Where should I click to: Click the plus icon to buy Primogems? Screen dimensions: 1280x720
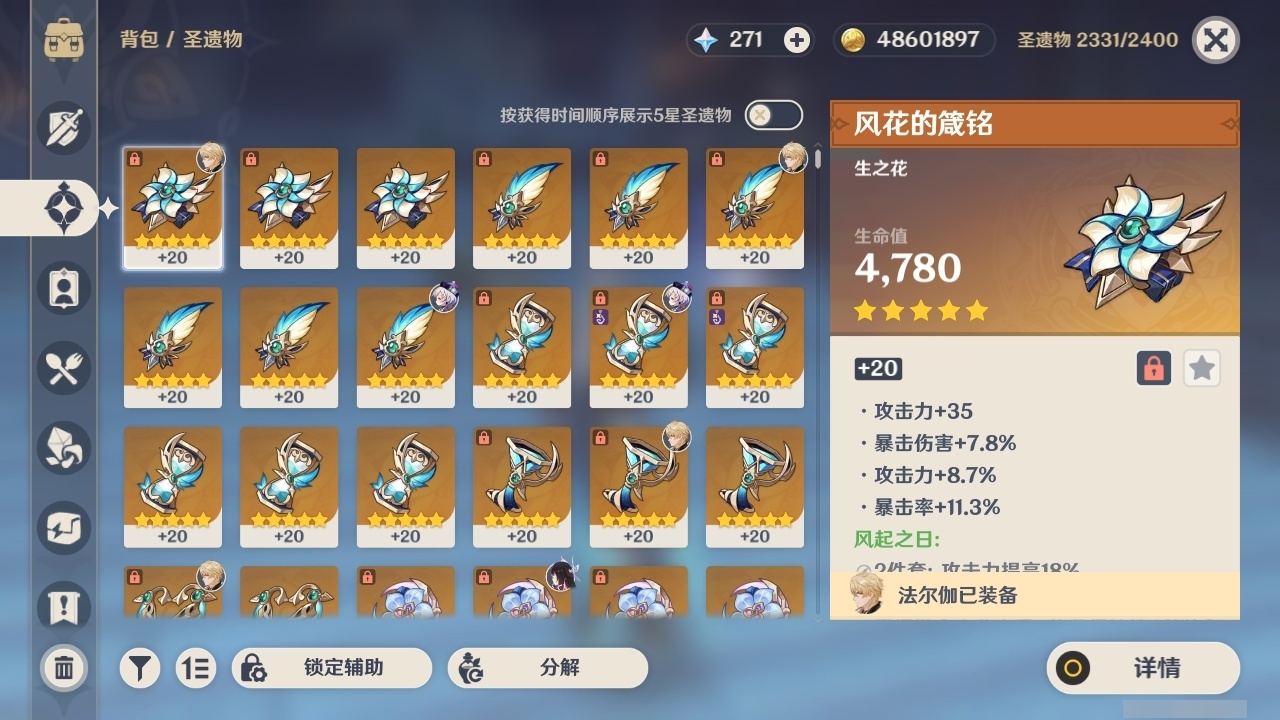794,40
